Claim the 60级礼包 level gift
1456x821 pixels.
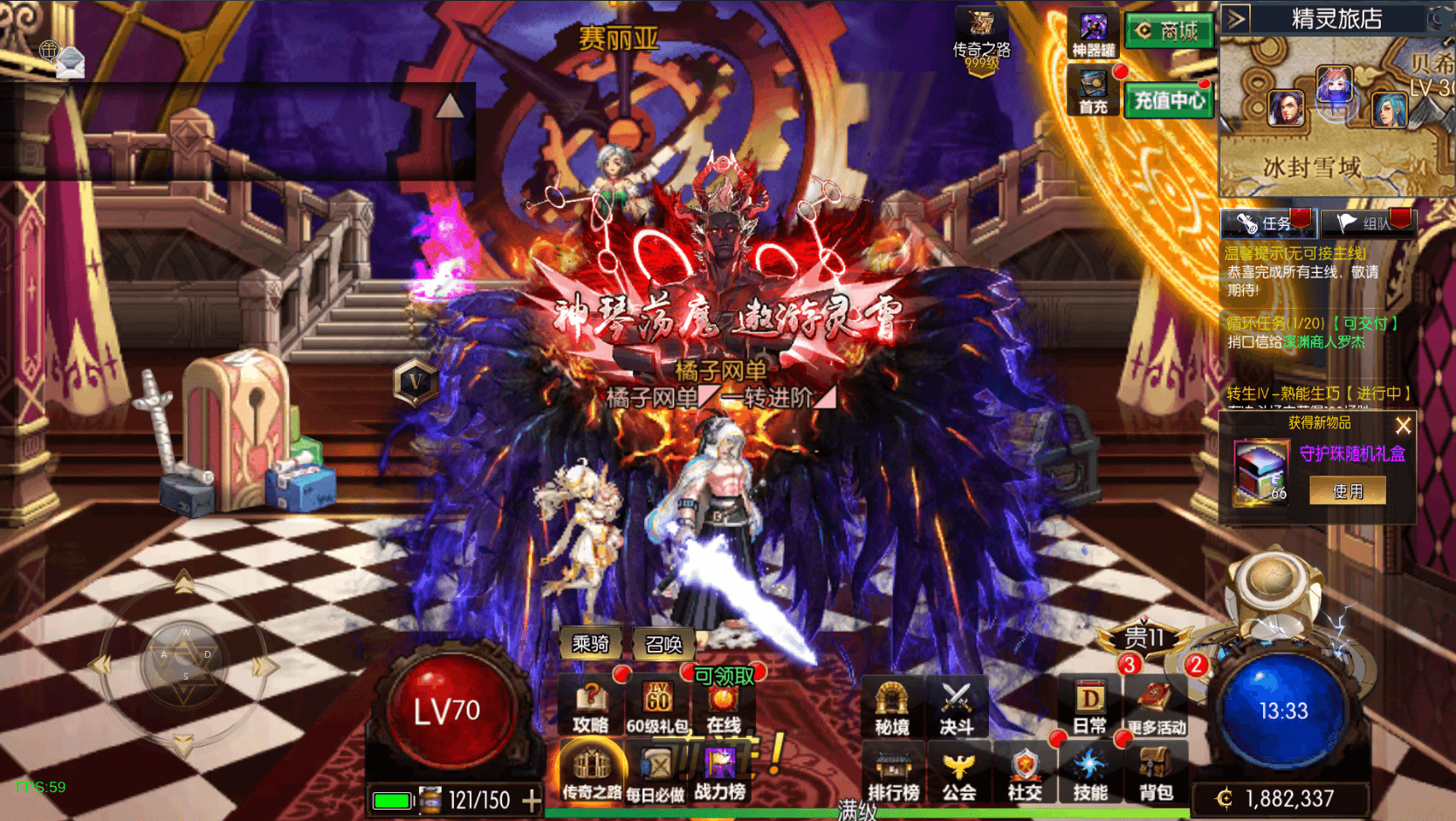point(657,707)
